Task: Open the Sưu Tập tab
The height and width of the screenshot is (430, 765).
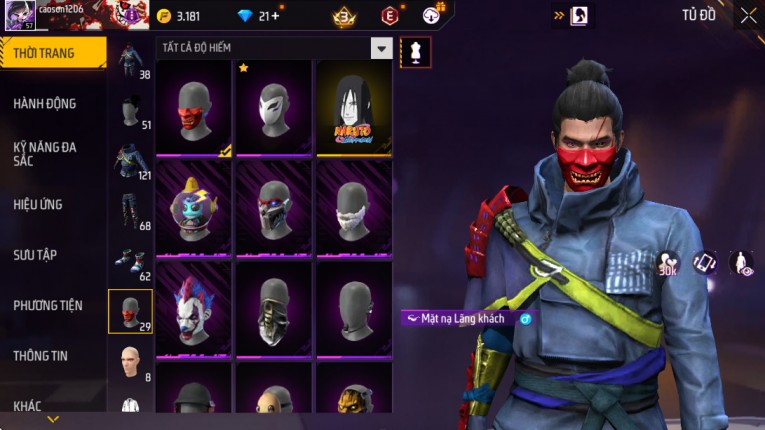Action: 35,255
